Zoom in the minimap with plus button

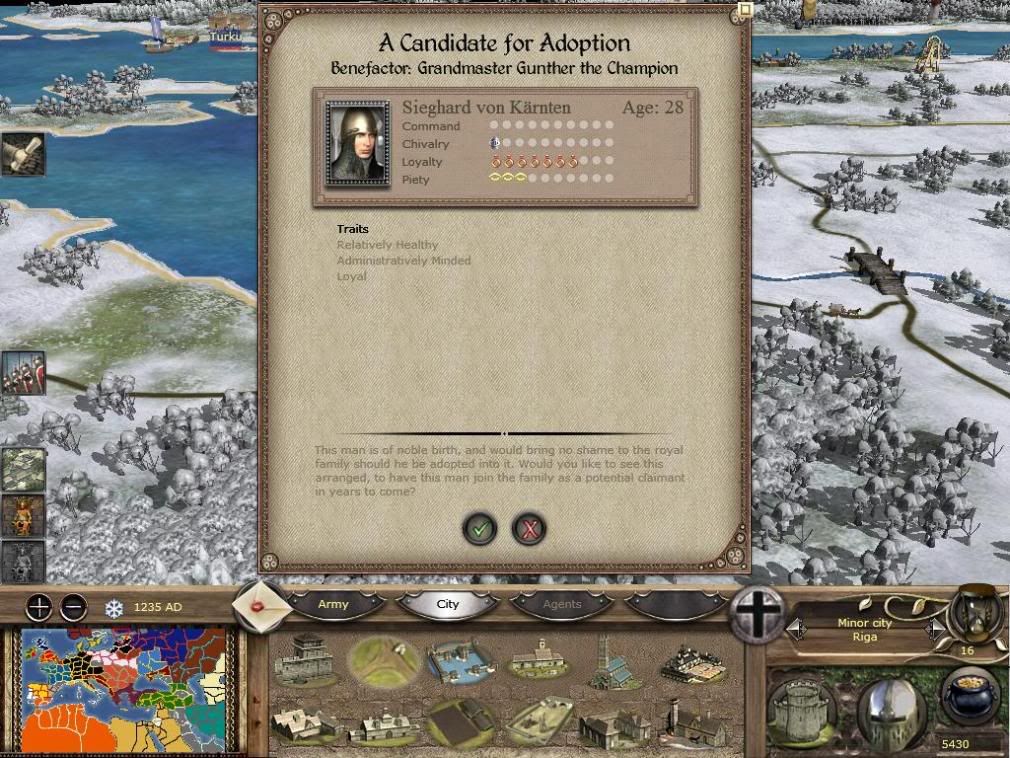(x=38, y=607)
